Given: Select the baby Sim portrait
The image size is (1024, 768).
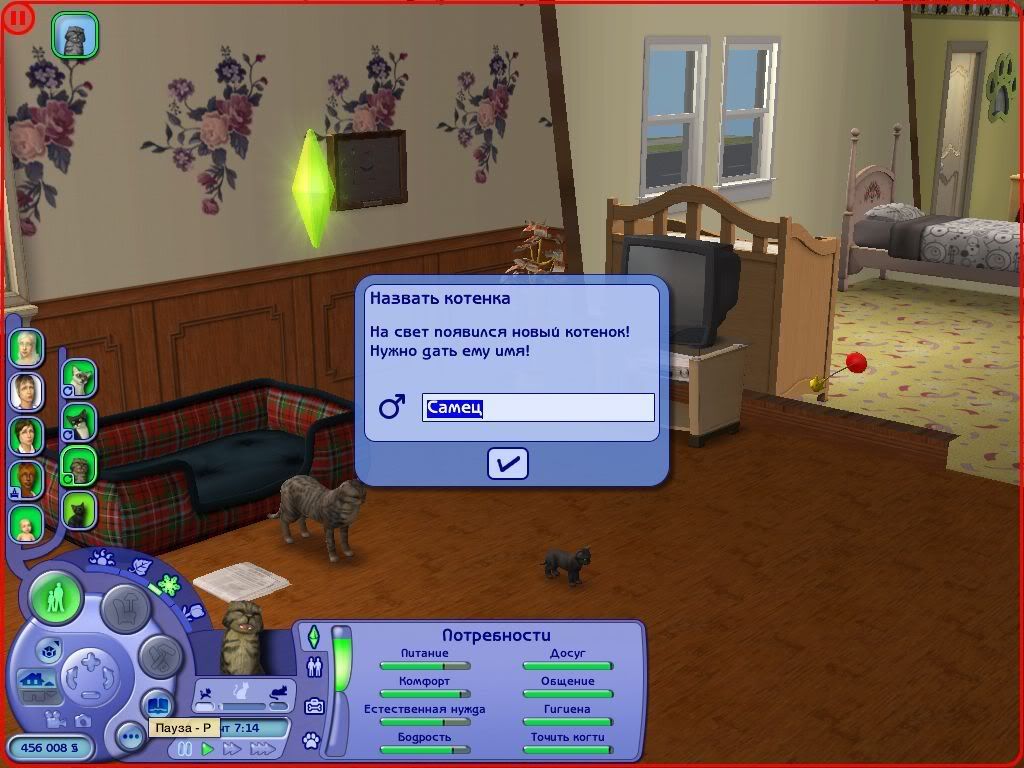Looking at the screenshot, I should pyautogui.click(x=26, y=521).
